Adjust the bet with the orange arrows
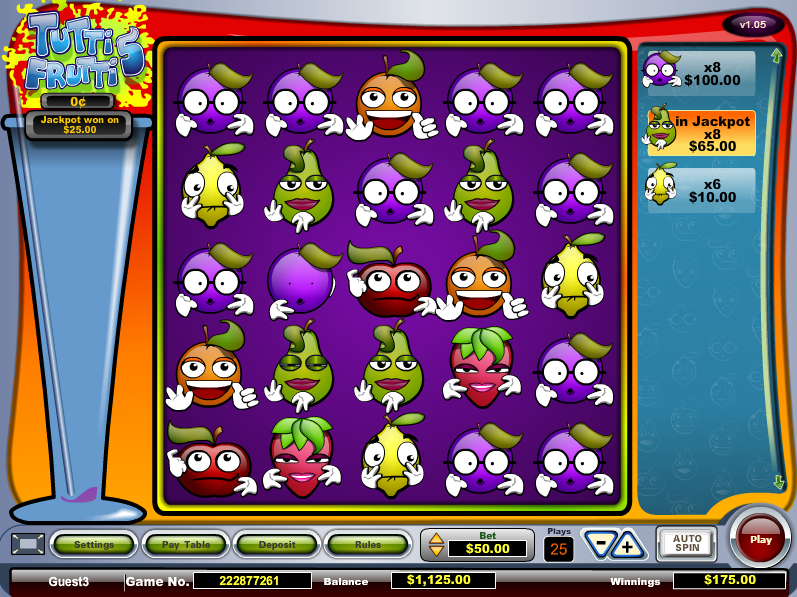797x597 pixels. 436,545
